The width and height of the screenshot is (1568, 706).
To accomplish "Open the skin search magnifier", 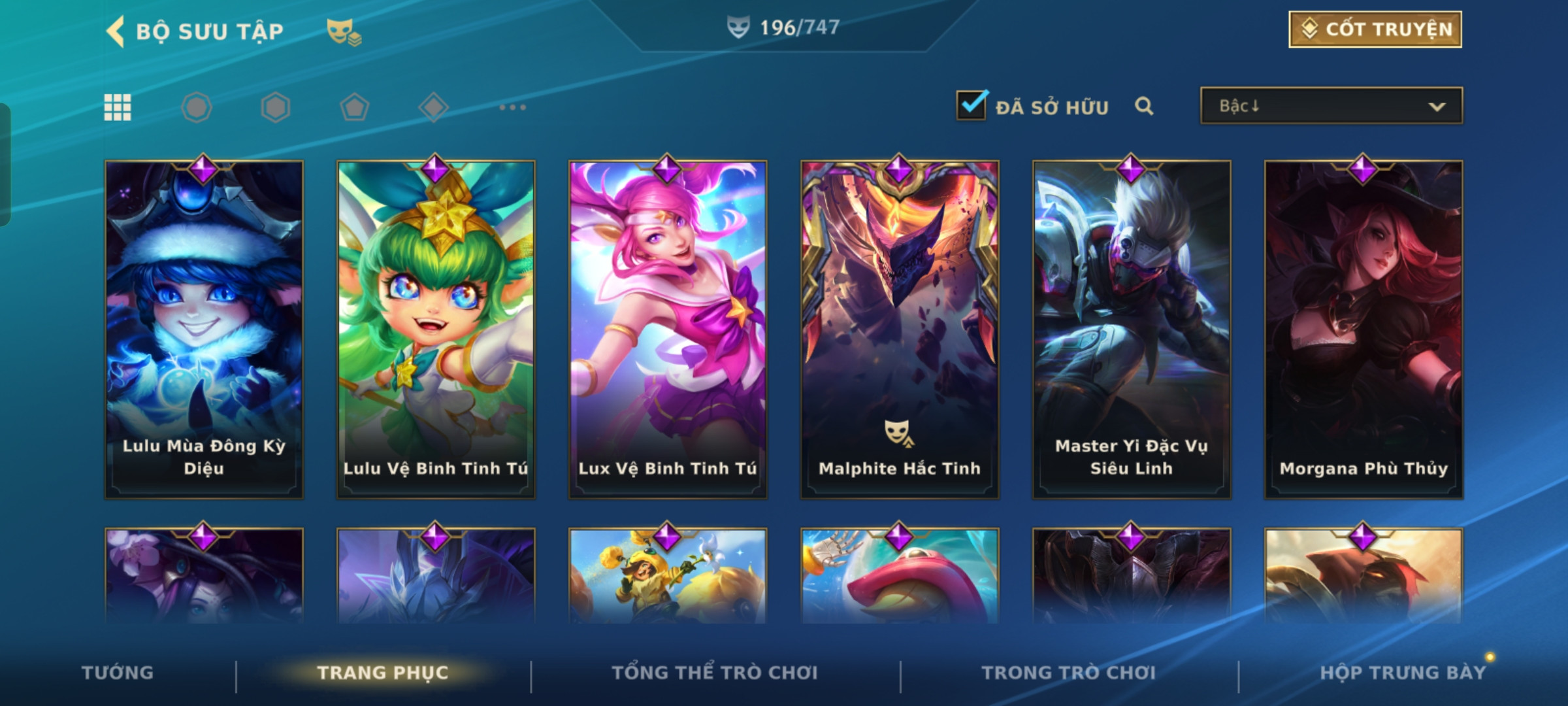I will (x=1143, y=106).
